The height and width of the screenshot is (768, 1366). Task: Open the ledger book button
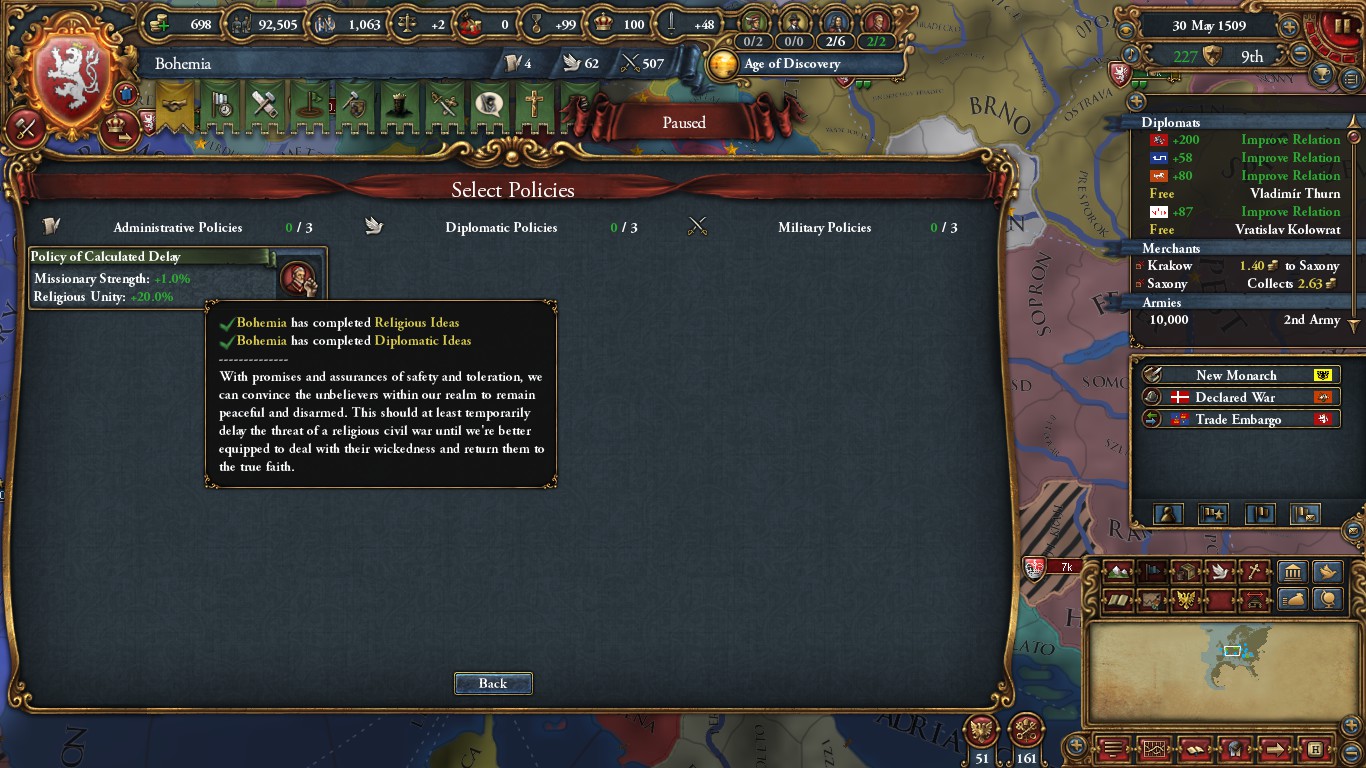tap(1193, 748)
